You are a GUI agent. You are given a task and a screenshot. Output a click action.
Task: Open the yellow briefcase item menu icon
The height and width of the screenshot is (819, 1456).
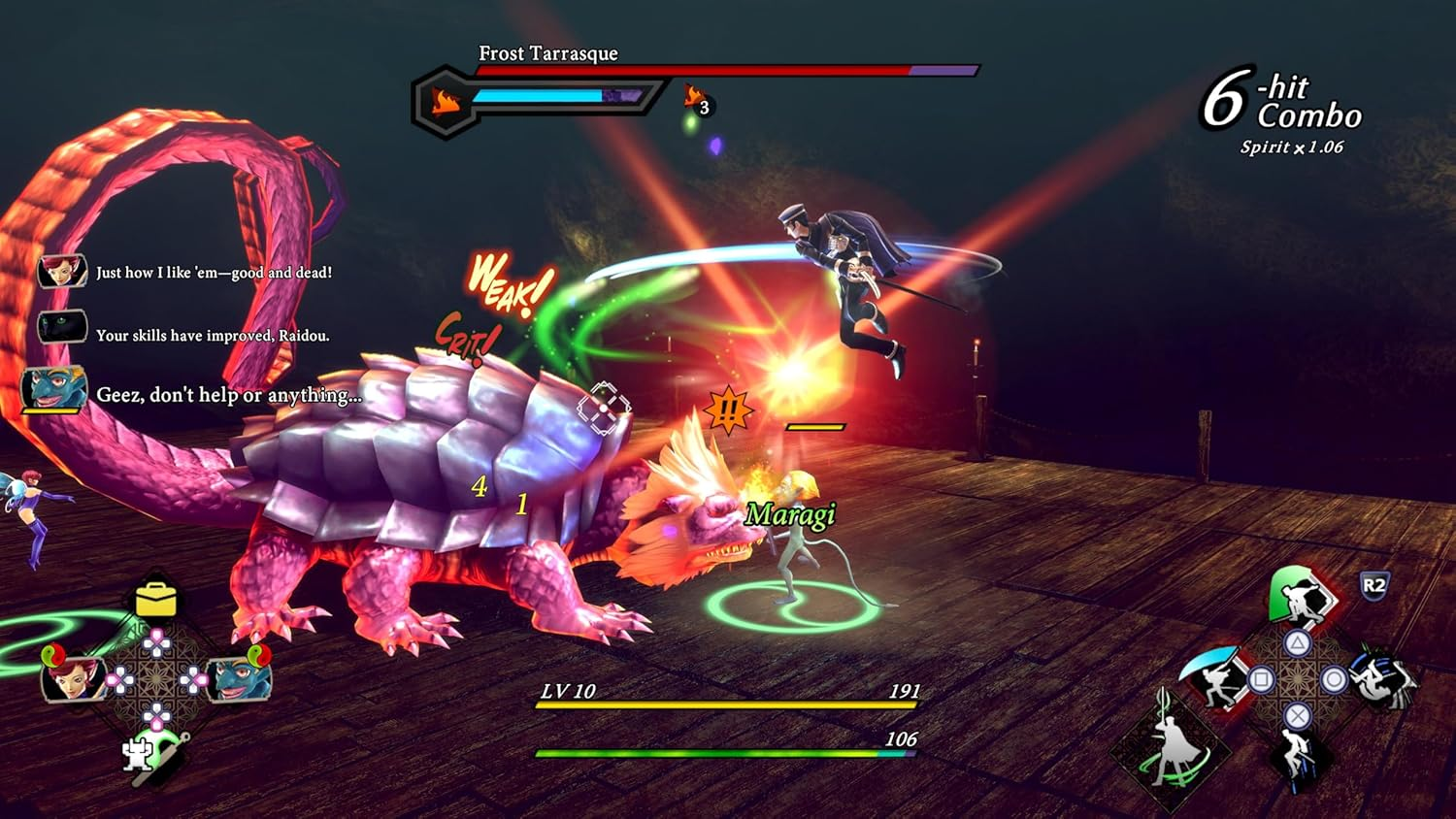click(155, 598)
